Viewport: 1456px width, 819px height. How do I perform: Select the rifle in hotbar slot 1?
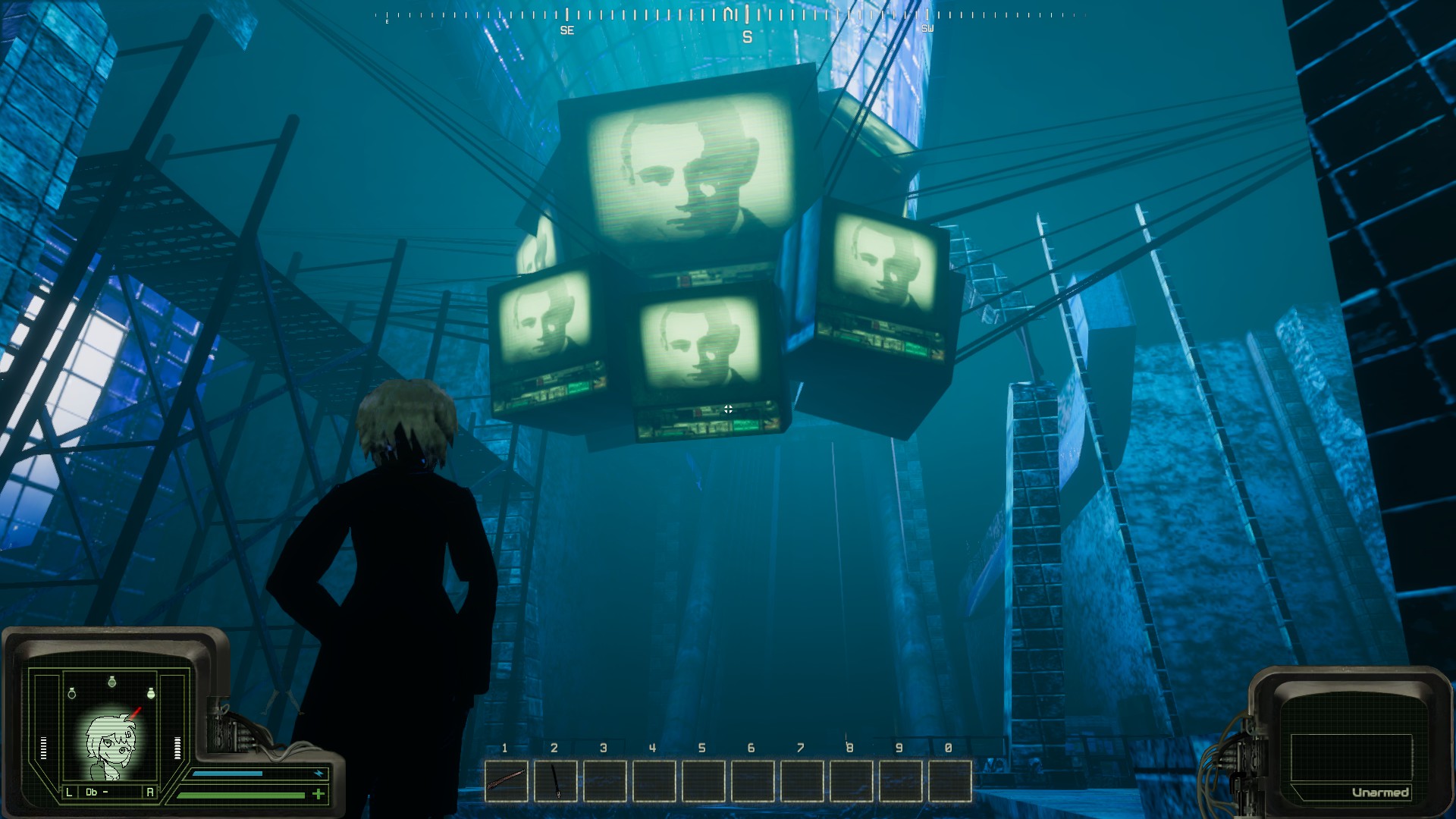click(507, 780)
